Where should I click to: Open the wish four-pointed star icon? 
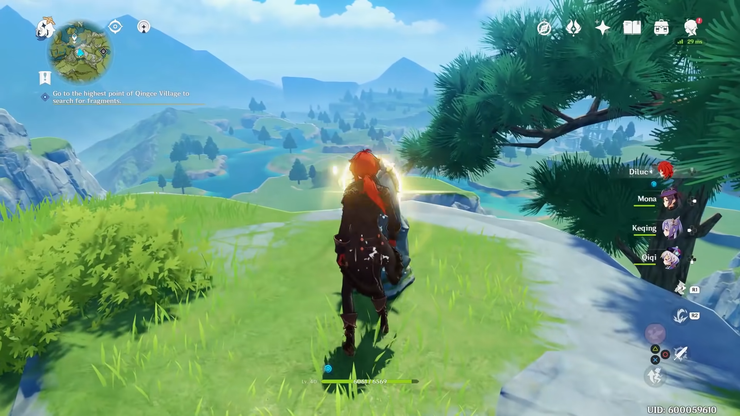602,28
